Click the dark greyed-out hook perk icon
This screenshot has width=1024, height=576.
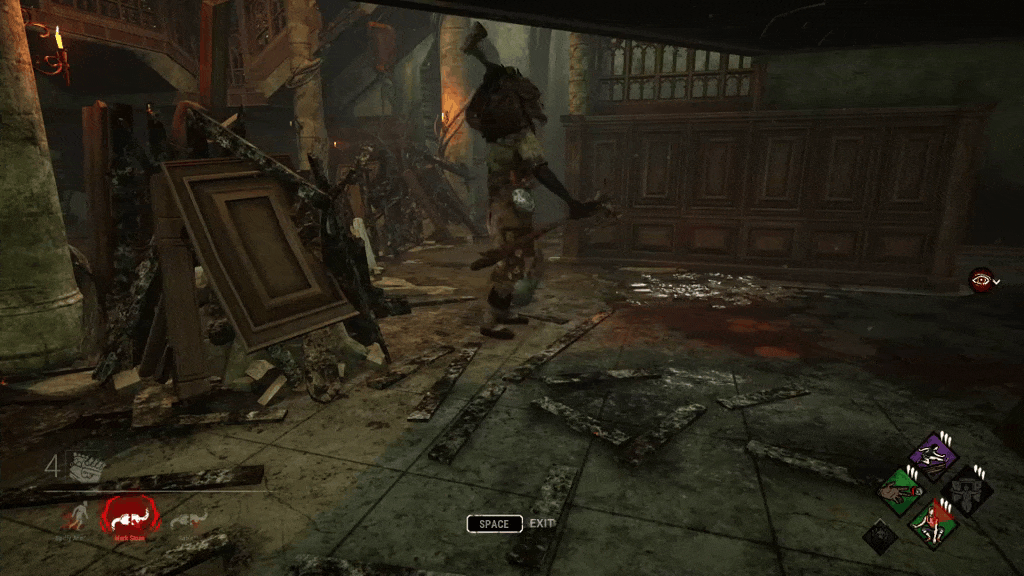pyautogui.click(x=967, y=491)
